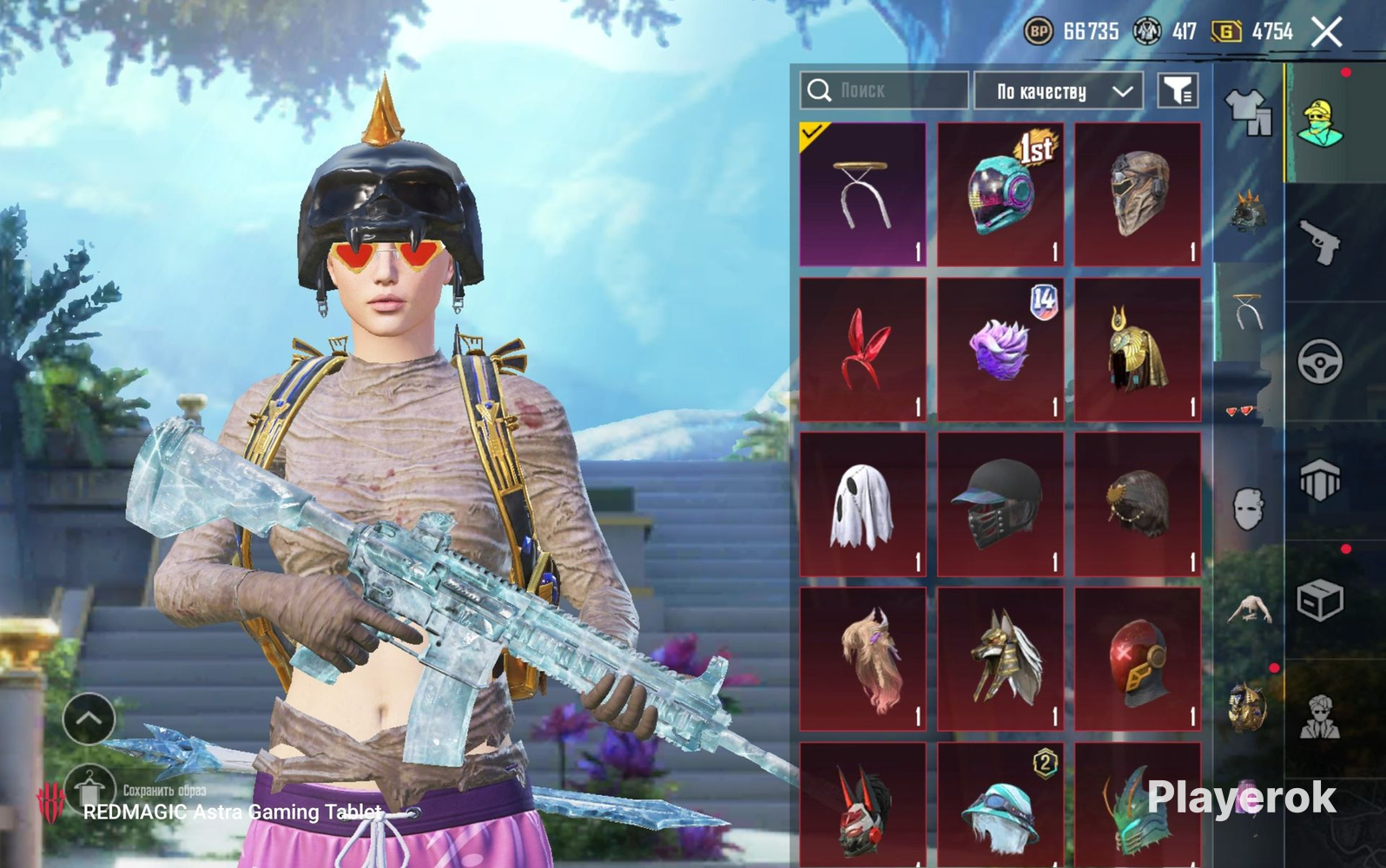
Task: Pick the golden Anubis jackal mask
Action: [x=1000, y=660]
